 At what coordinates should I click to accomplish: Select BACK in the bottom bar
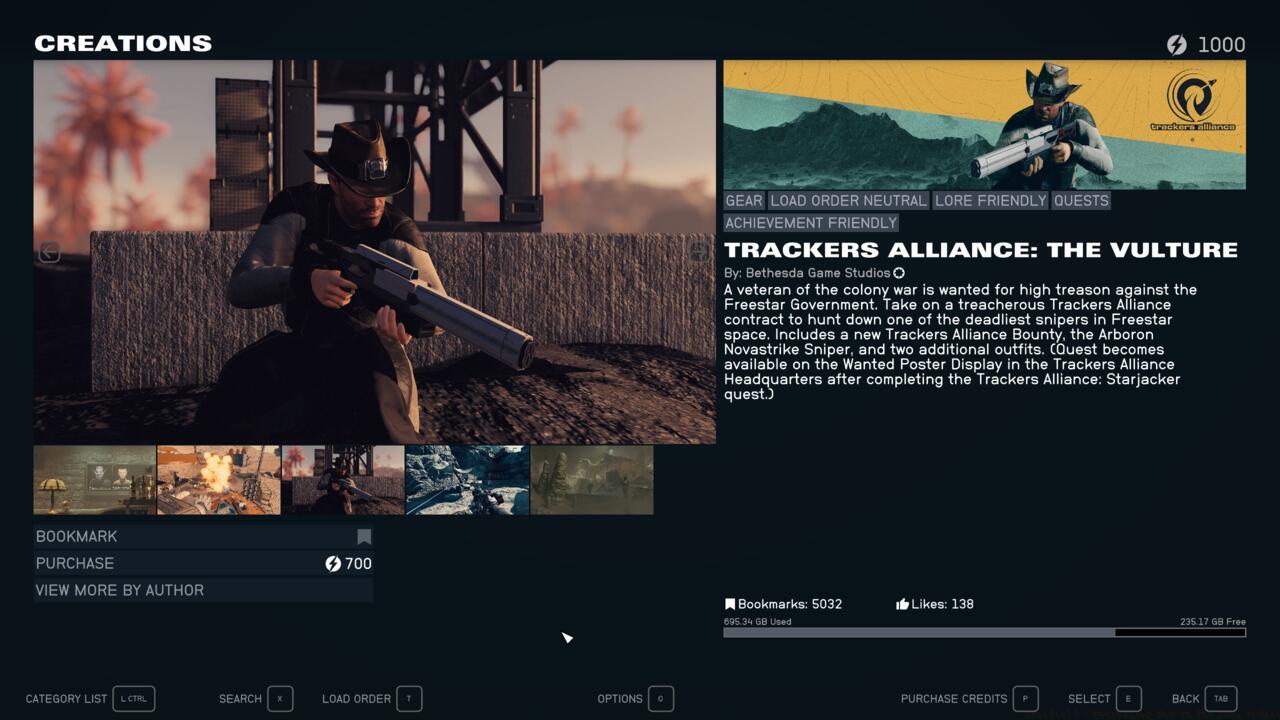coord(1186,699)
